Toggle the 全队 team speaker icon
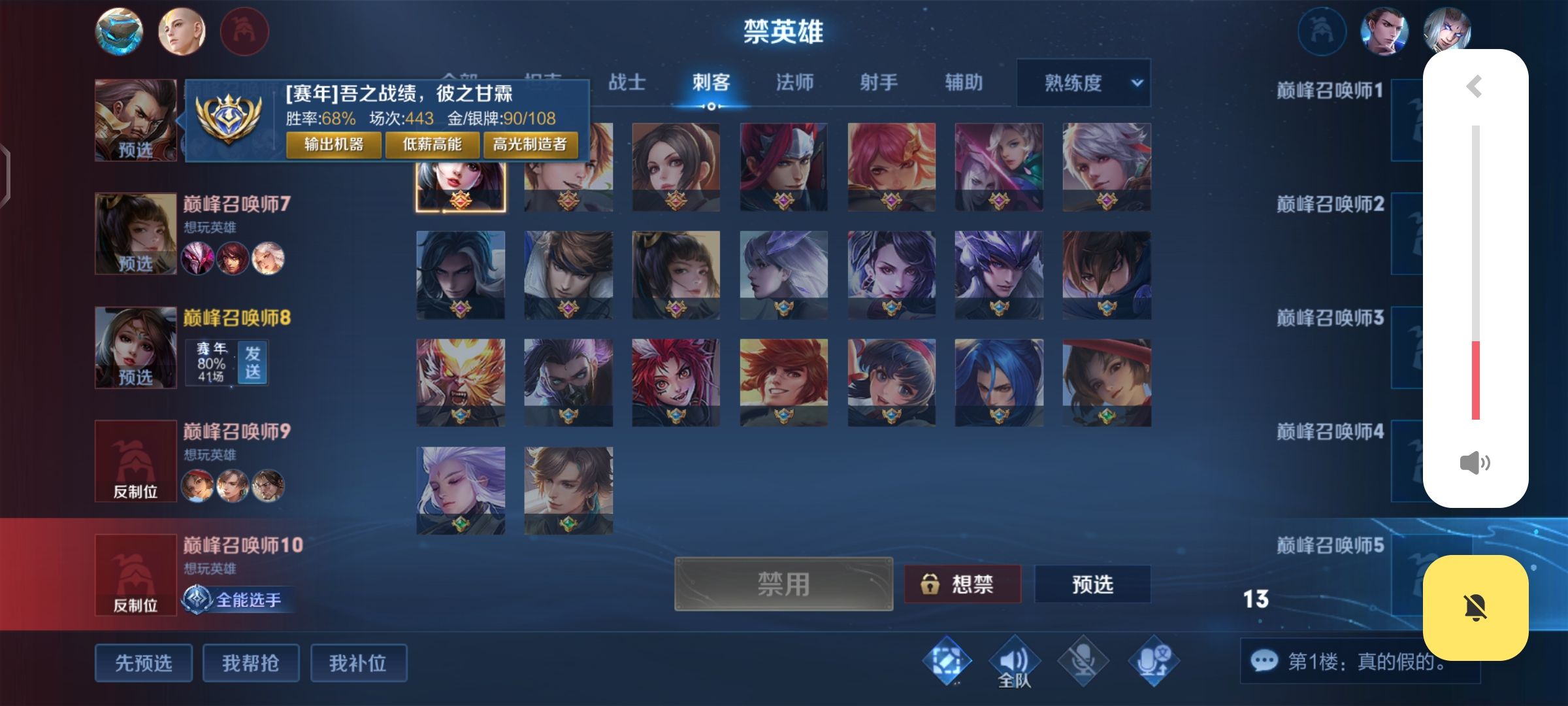Image resolution: width=1568 pixels, height=706 pixels. click(x=1014, y=662)
